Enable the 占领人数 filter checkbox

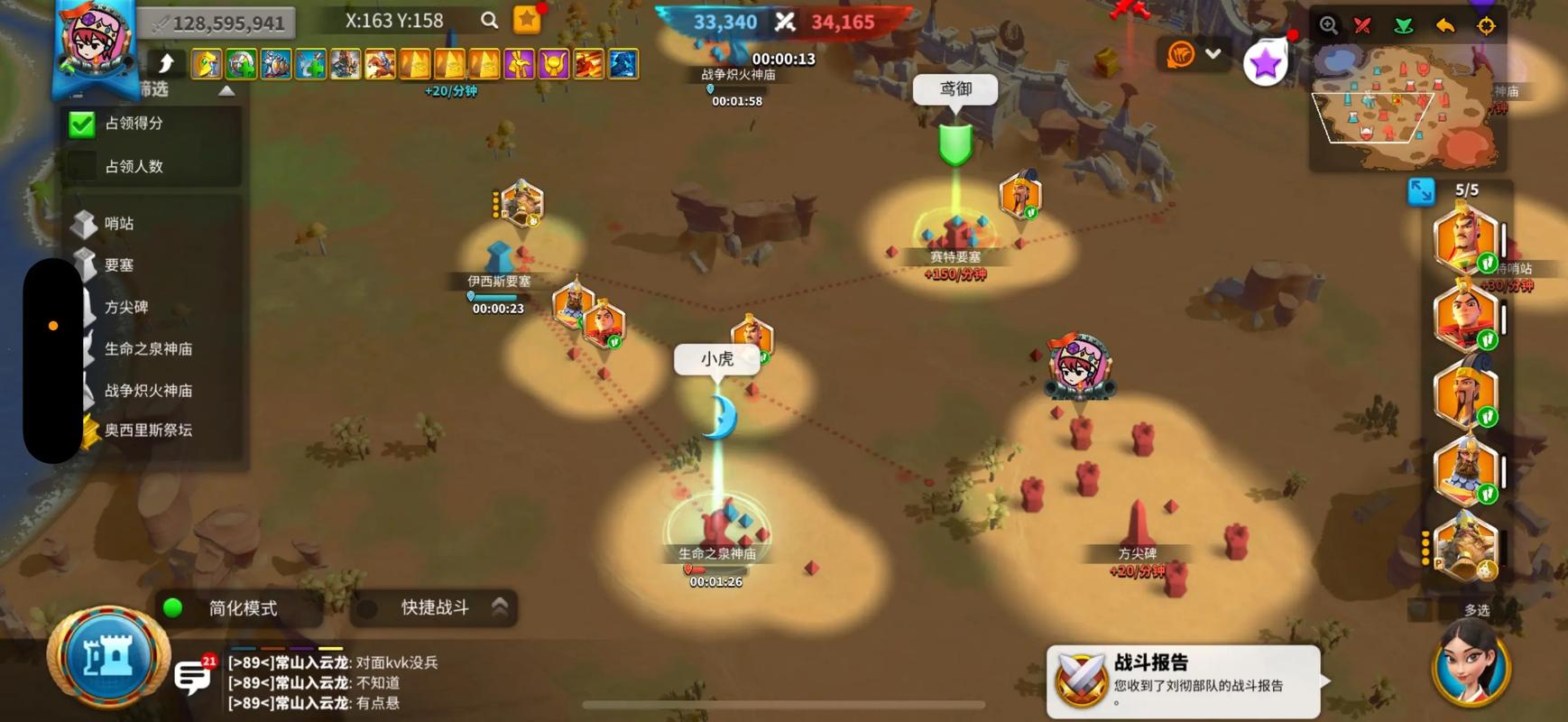coord(82,166)
